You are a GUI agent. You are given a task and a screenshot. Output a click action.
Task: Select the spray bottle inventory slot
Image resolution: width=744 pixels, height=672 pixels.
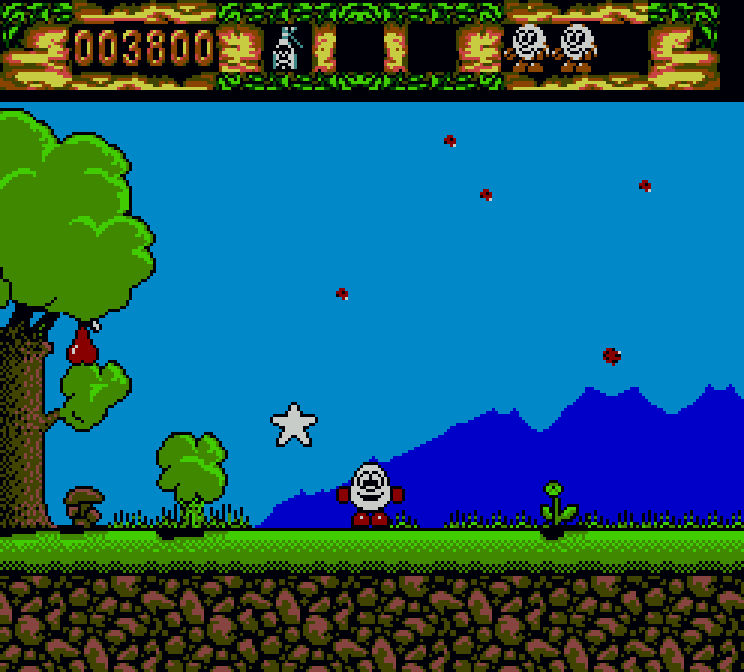[x=287, y=48]
